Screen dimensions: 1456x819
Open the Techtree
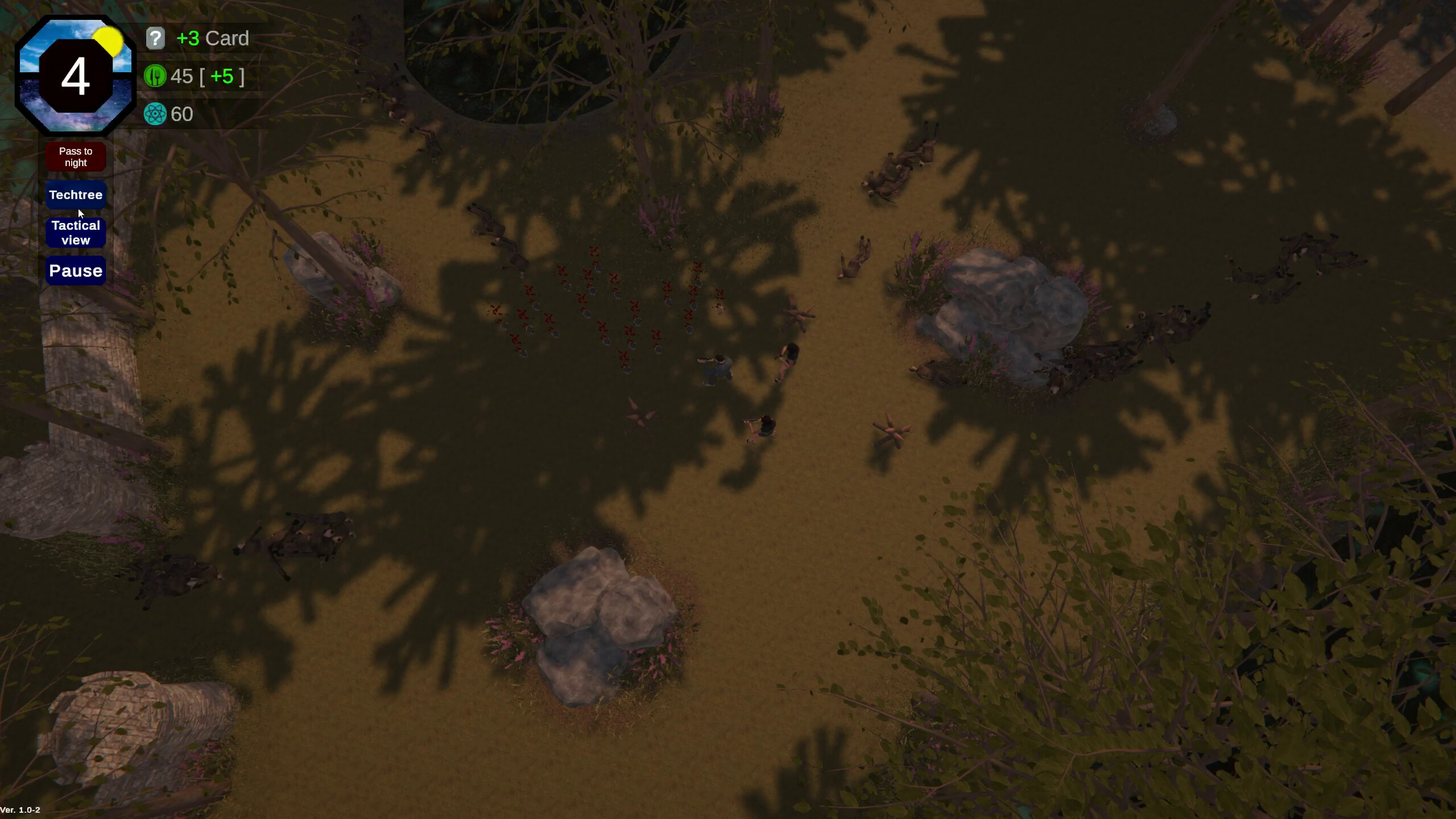(x=75, y=195)
